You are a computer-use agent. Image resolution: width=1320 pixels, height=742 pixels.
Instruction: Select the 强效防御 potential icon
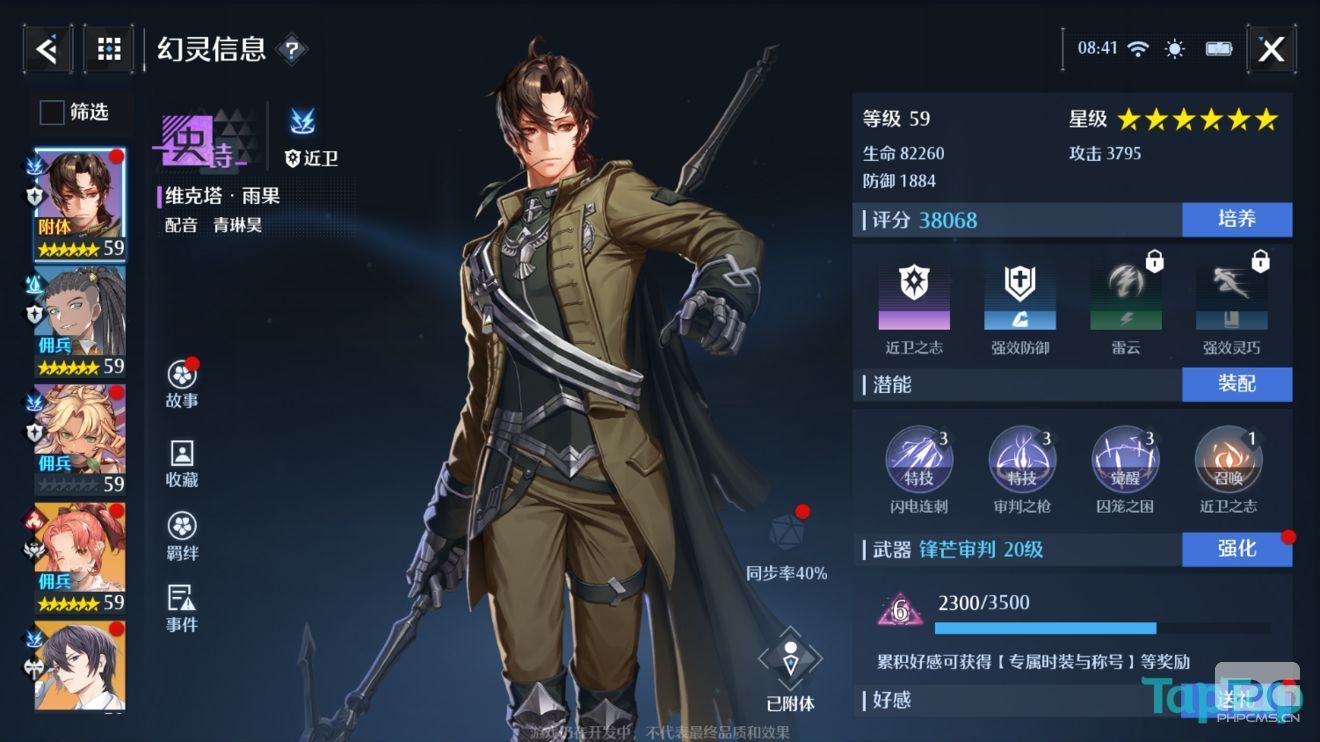1022,295
